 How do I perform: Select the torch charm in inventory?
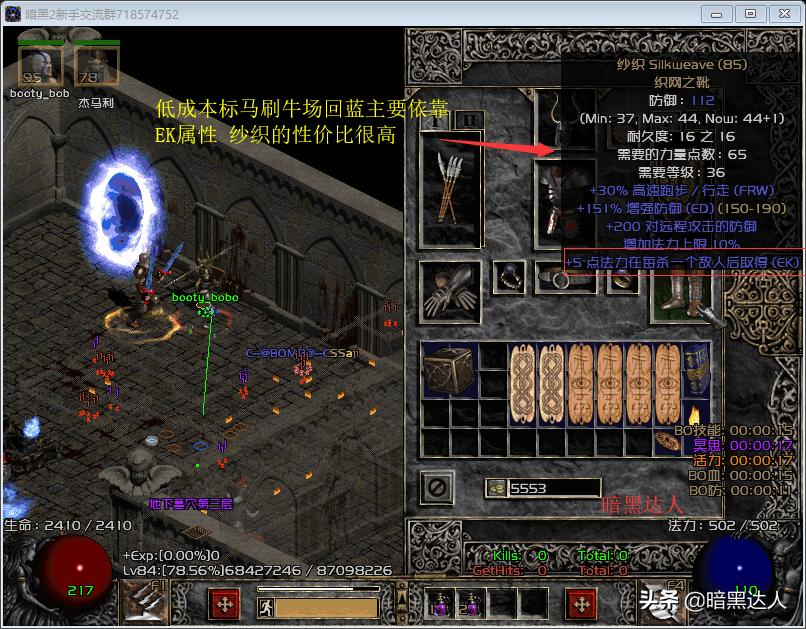click(x=696, y=413)
